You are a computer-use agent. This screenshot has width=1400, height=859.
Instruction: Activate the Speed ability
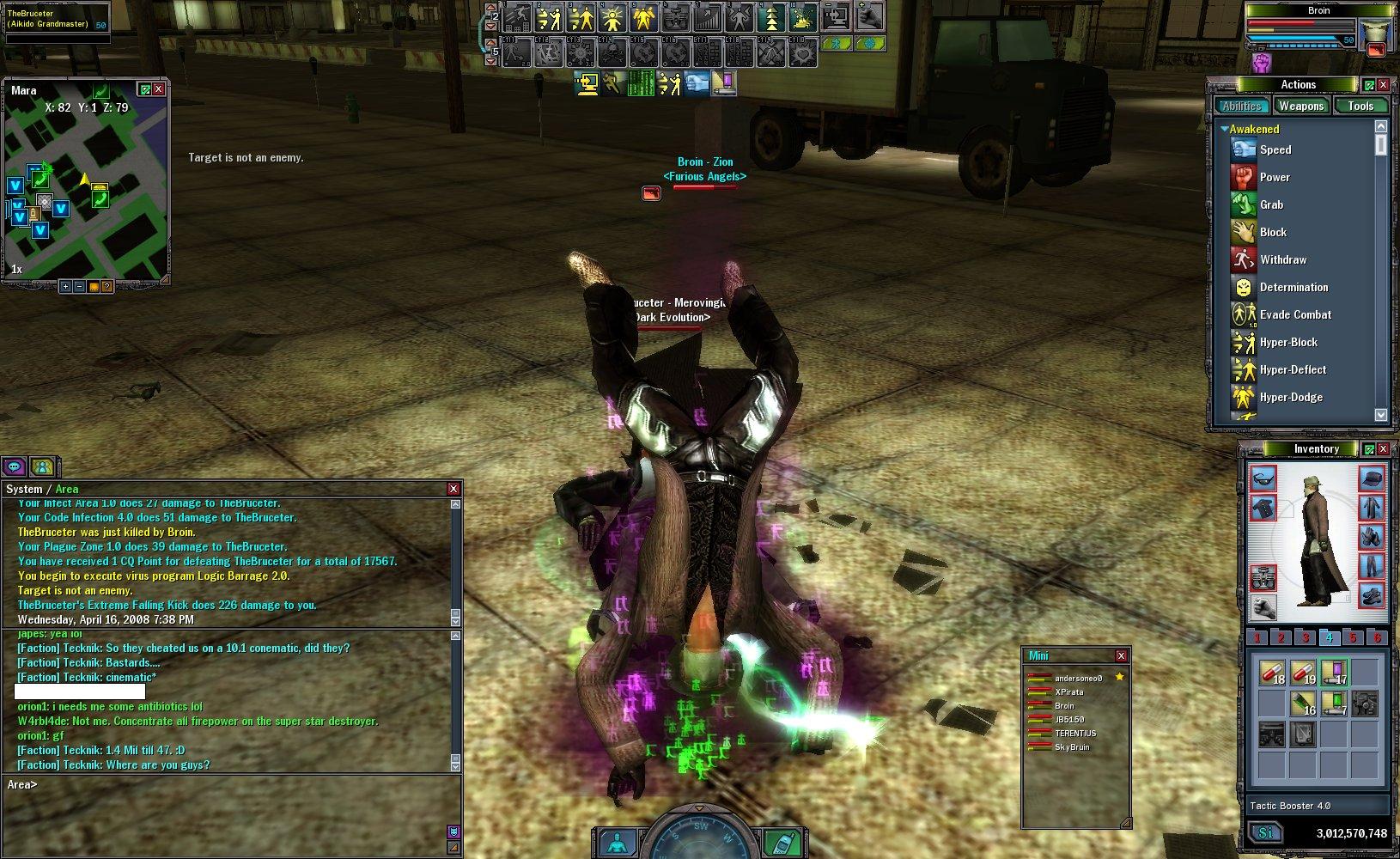[1275, 149]
